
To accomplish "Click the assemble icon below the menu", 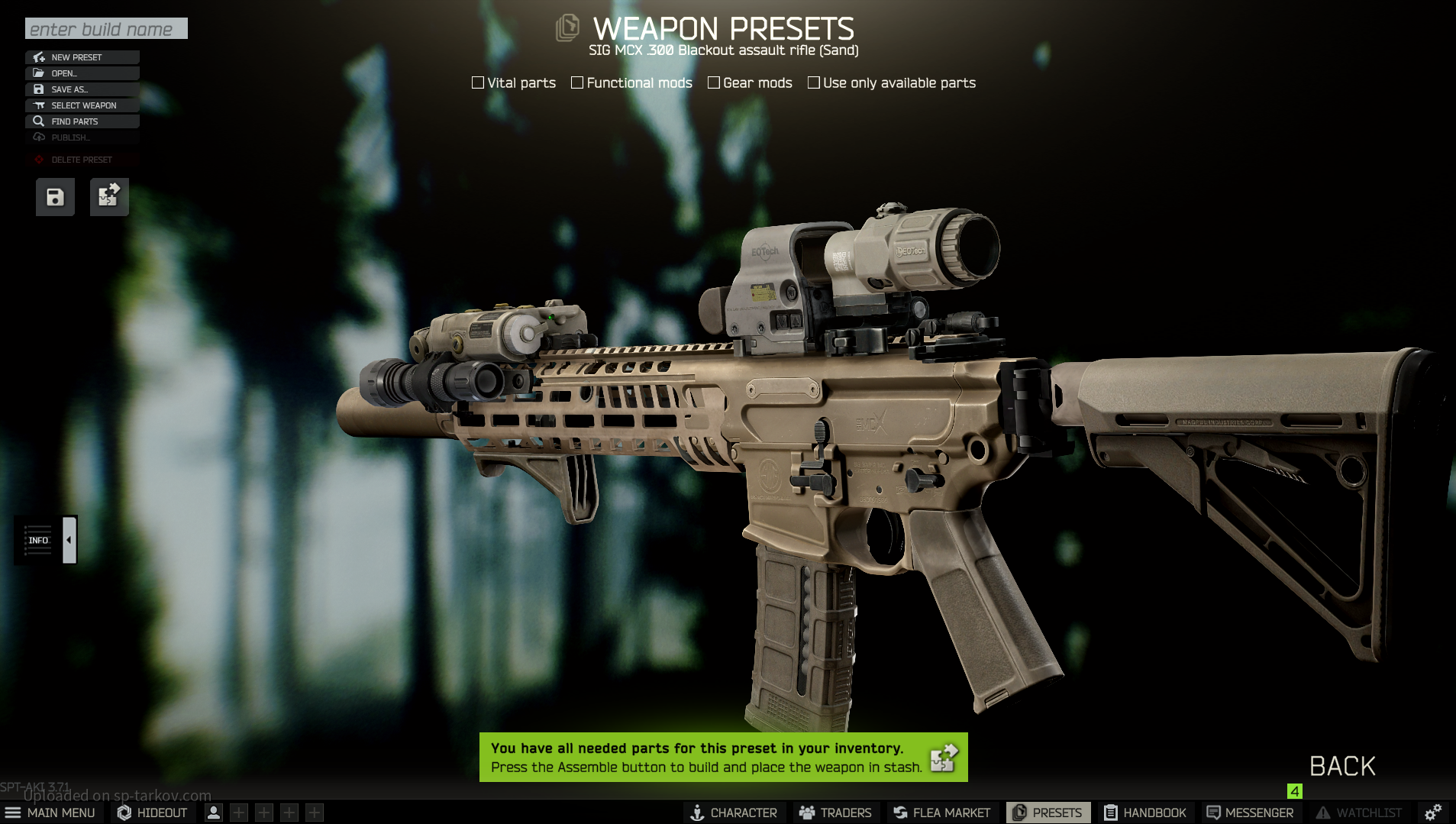I will coord(109,198).
